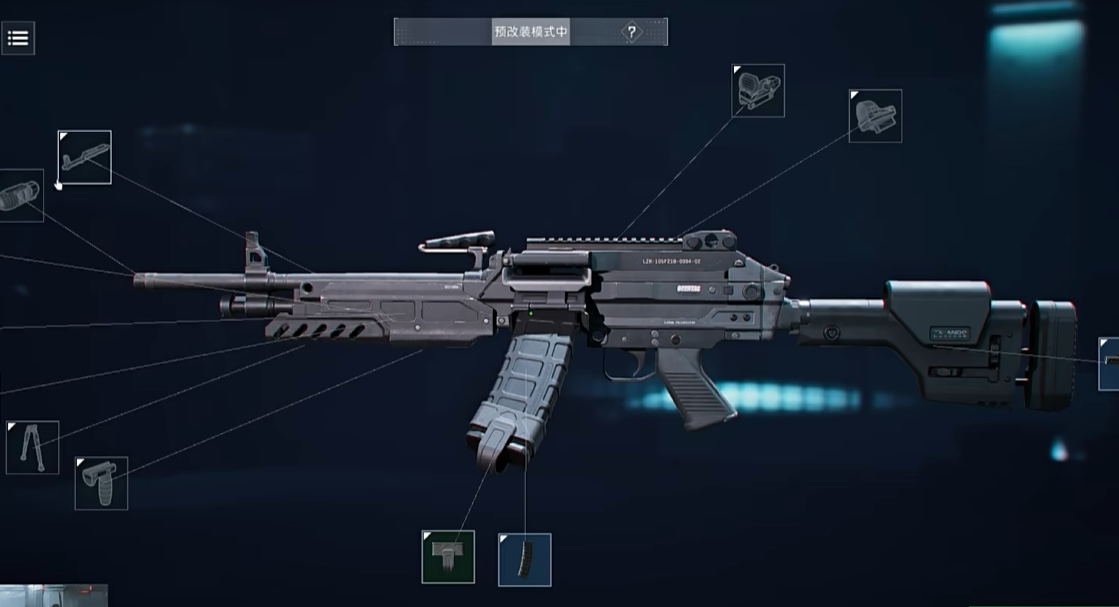The width and height of the screenshot is (1119, 607).
Task: Open the hamburger list menu
Action: point(18,39)
